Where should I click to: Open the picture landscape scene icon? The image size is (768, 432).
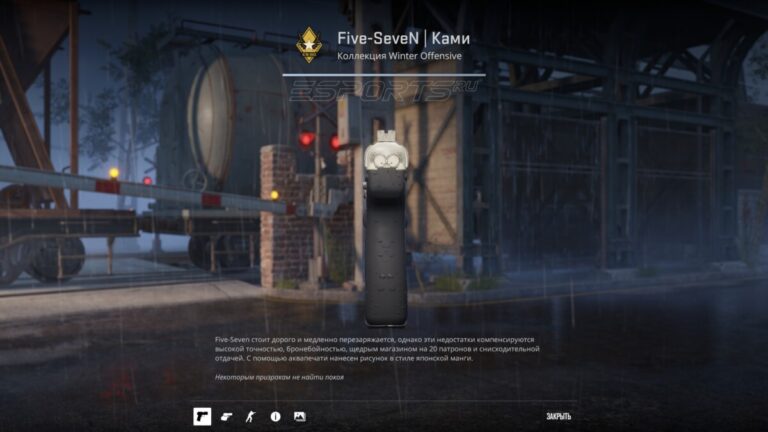point(299,416)
